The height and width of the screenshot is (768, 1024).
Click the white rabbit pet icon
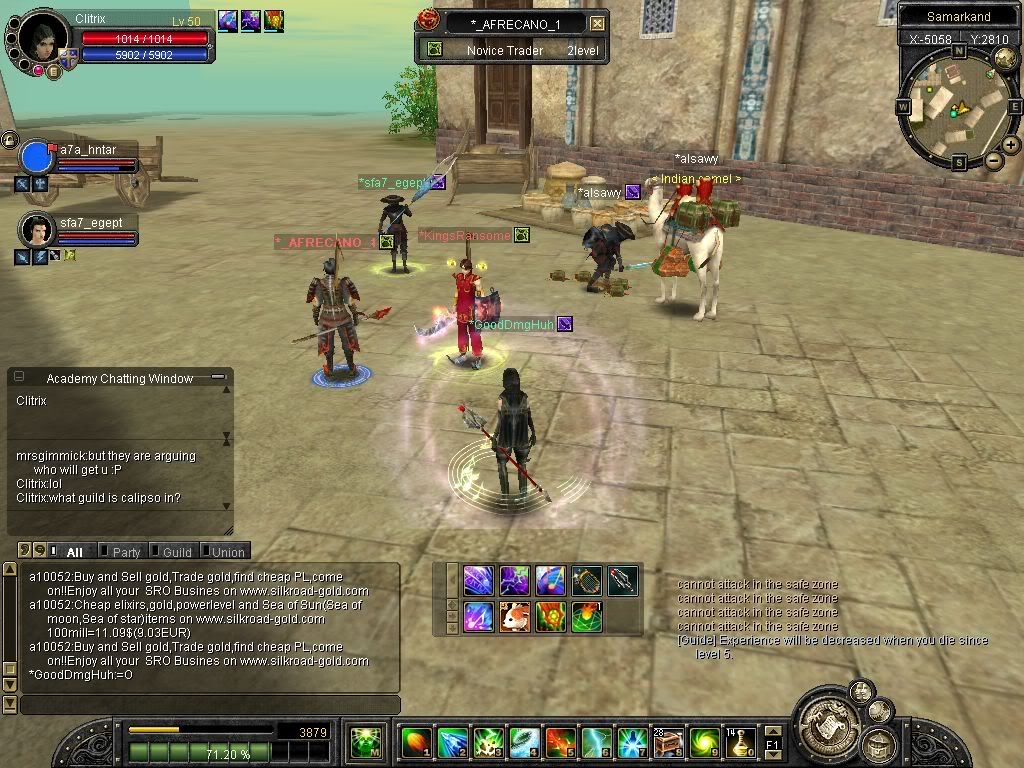point(514,616)
